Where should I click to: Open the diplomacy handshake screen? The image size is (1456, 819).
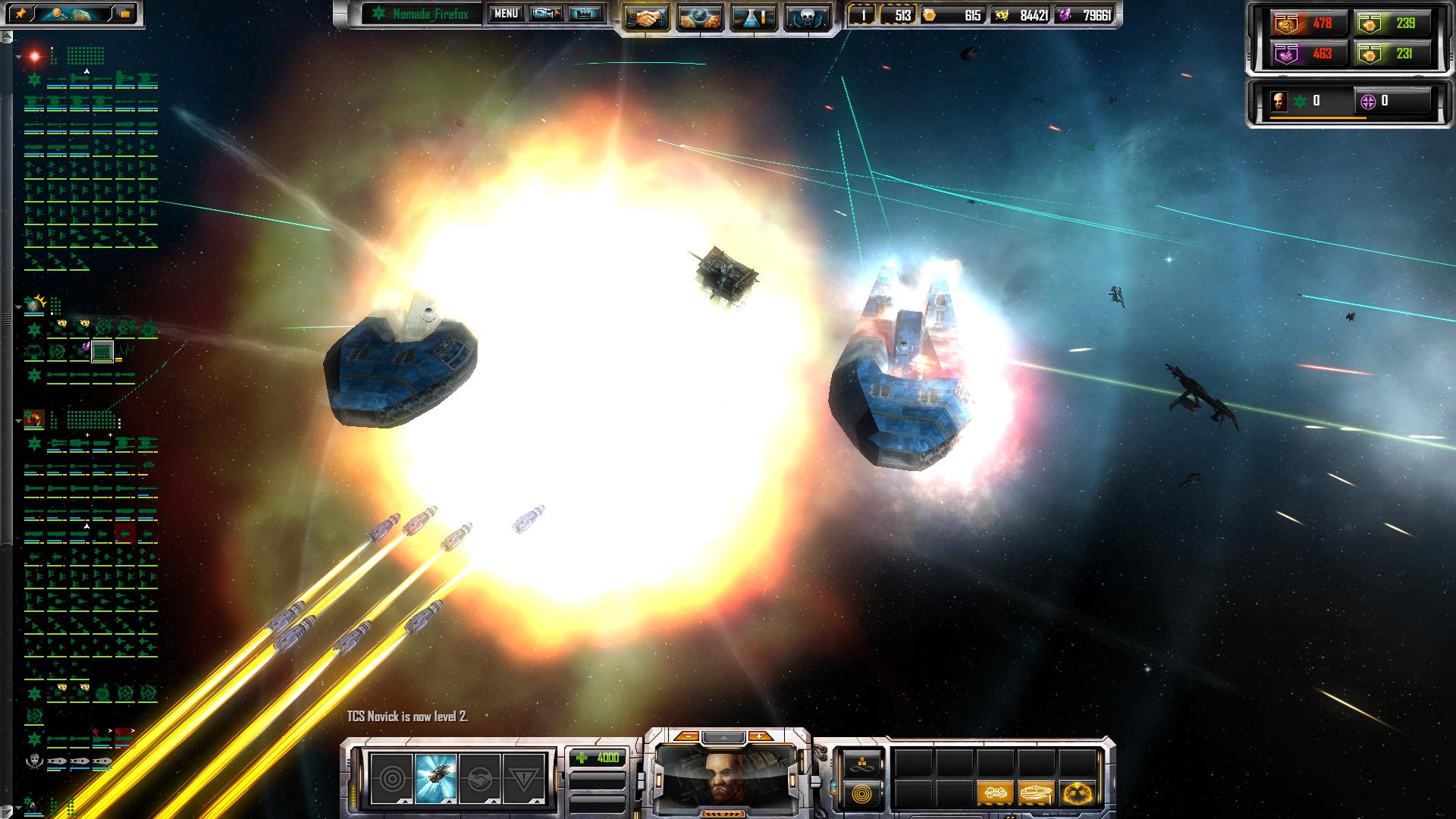pos(647,17)
